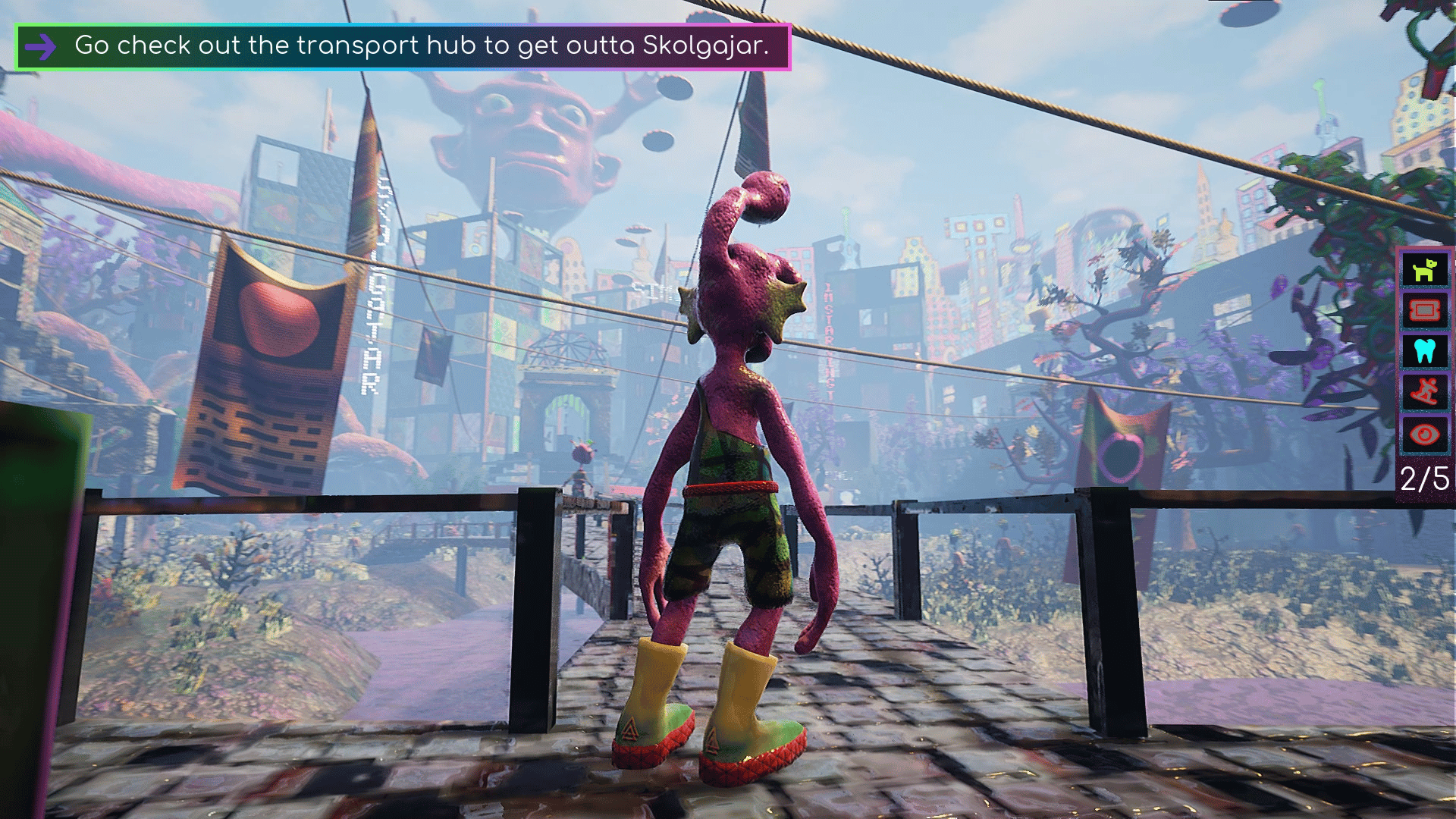
Task: Select the green dog icon
Action: (x=1424, y=269)
